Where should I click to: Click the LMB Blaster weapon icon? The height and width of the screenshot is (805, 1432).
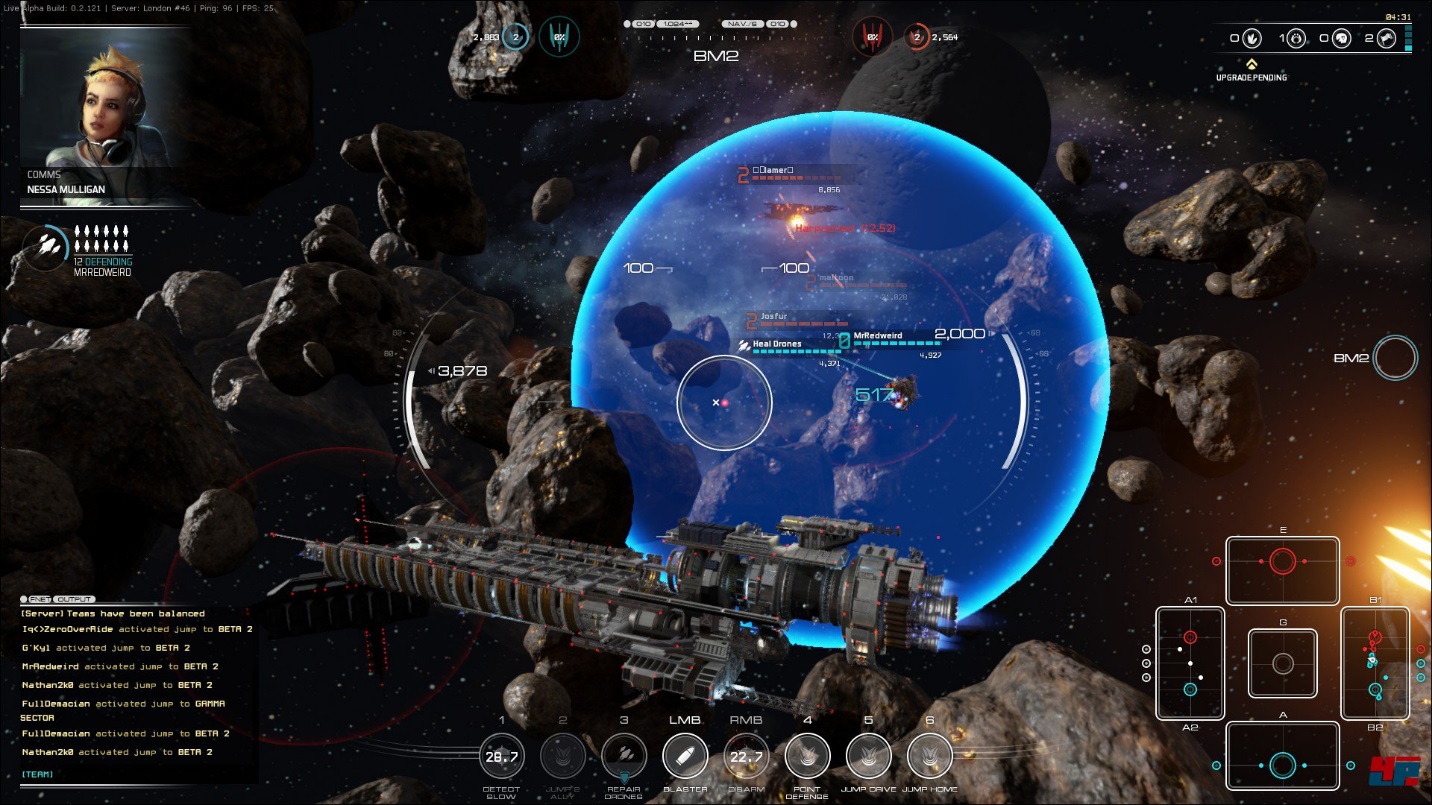click(x=685, y=755)
